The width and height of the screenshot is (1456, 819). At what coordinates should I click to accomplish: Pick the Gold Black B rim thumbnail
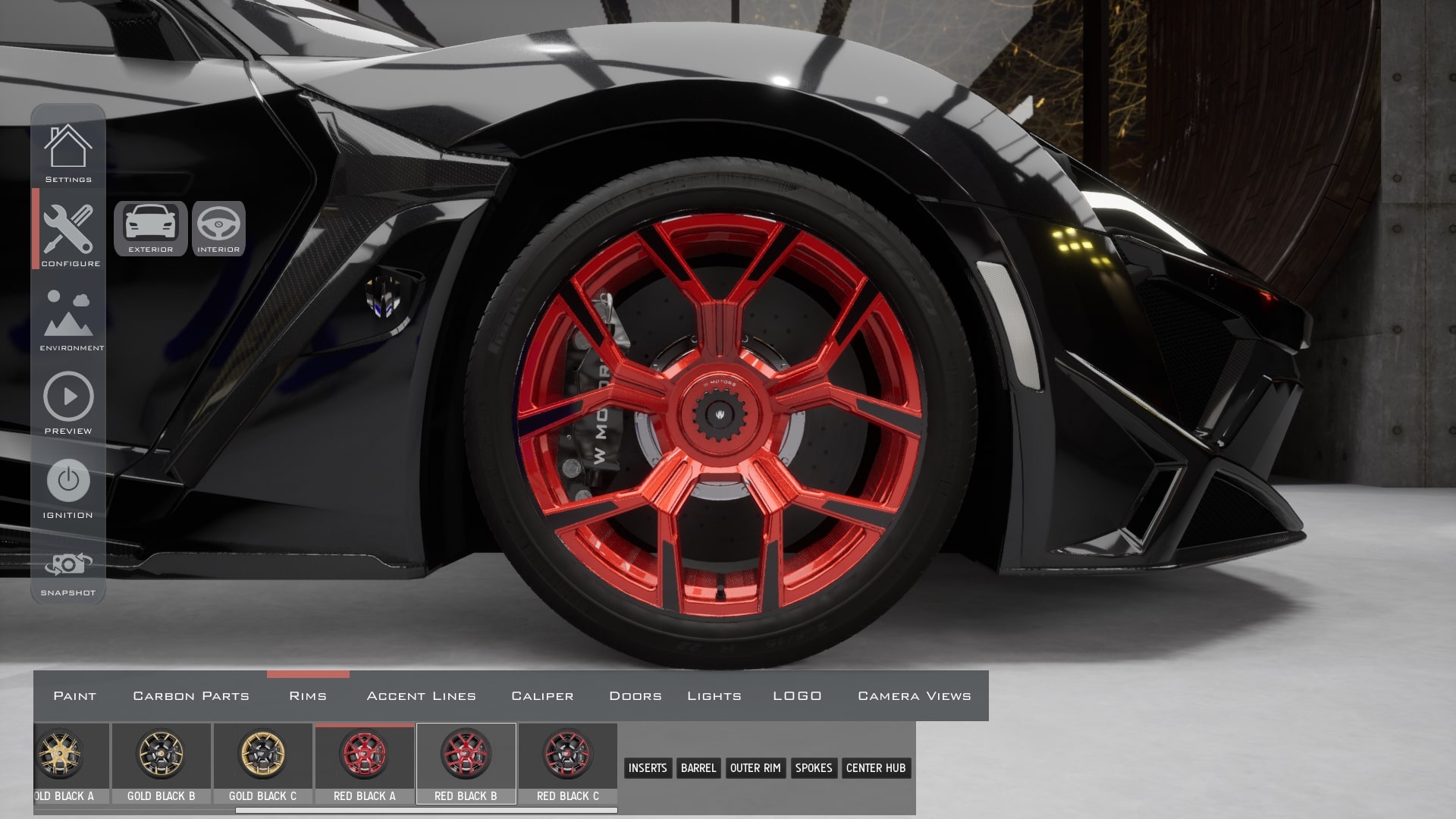pos(161,761)
